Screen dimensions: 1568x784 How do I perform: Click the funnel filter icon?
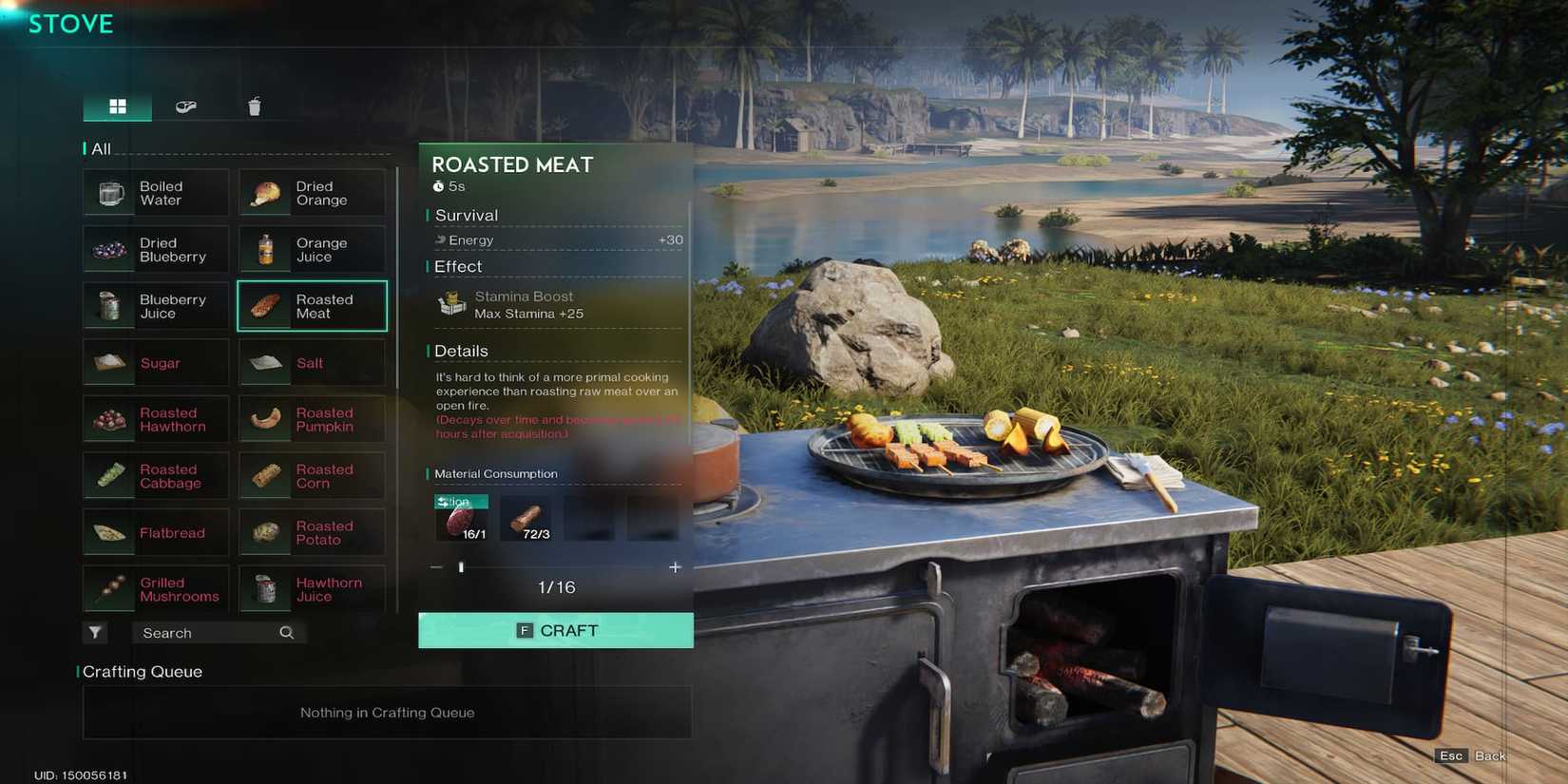(95, 632)
